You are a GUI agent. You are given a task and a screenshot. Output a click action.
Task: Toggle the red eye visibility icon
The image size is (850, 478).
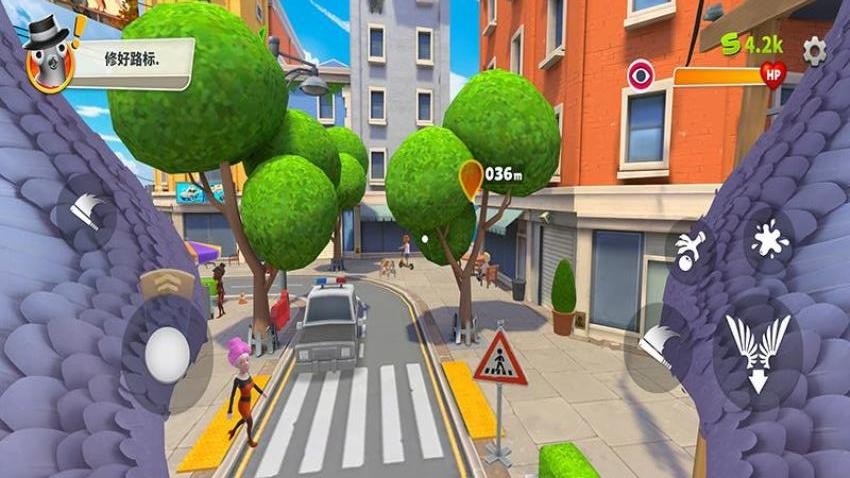[x=640, y=74]
